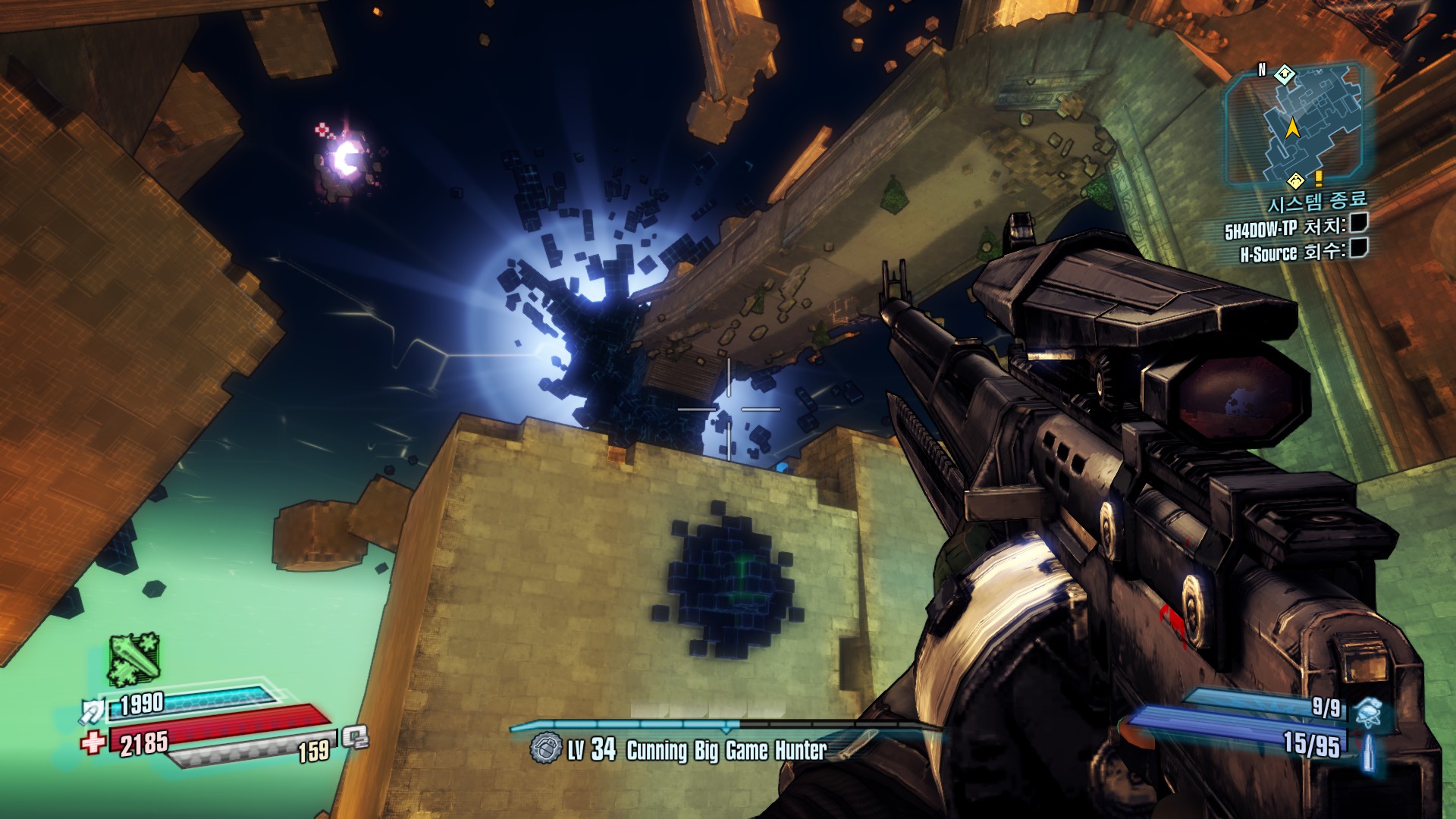The image size is (1456, 819).
Task: Click the red cross health icon
Action: coord(93,742)
